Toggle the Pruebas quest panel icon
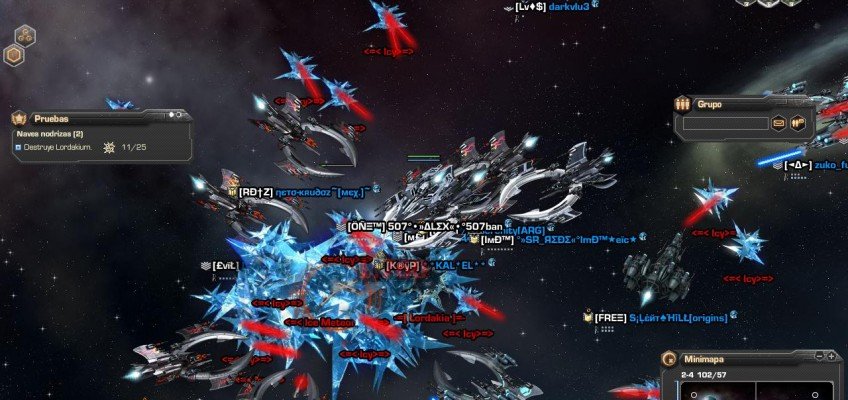The height and width of the screenshot is (400, 848). point(19,117)
